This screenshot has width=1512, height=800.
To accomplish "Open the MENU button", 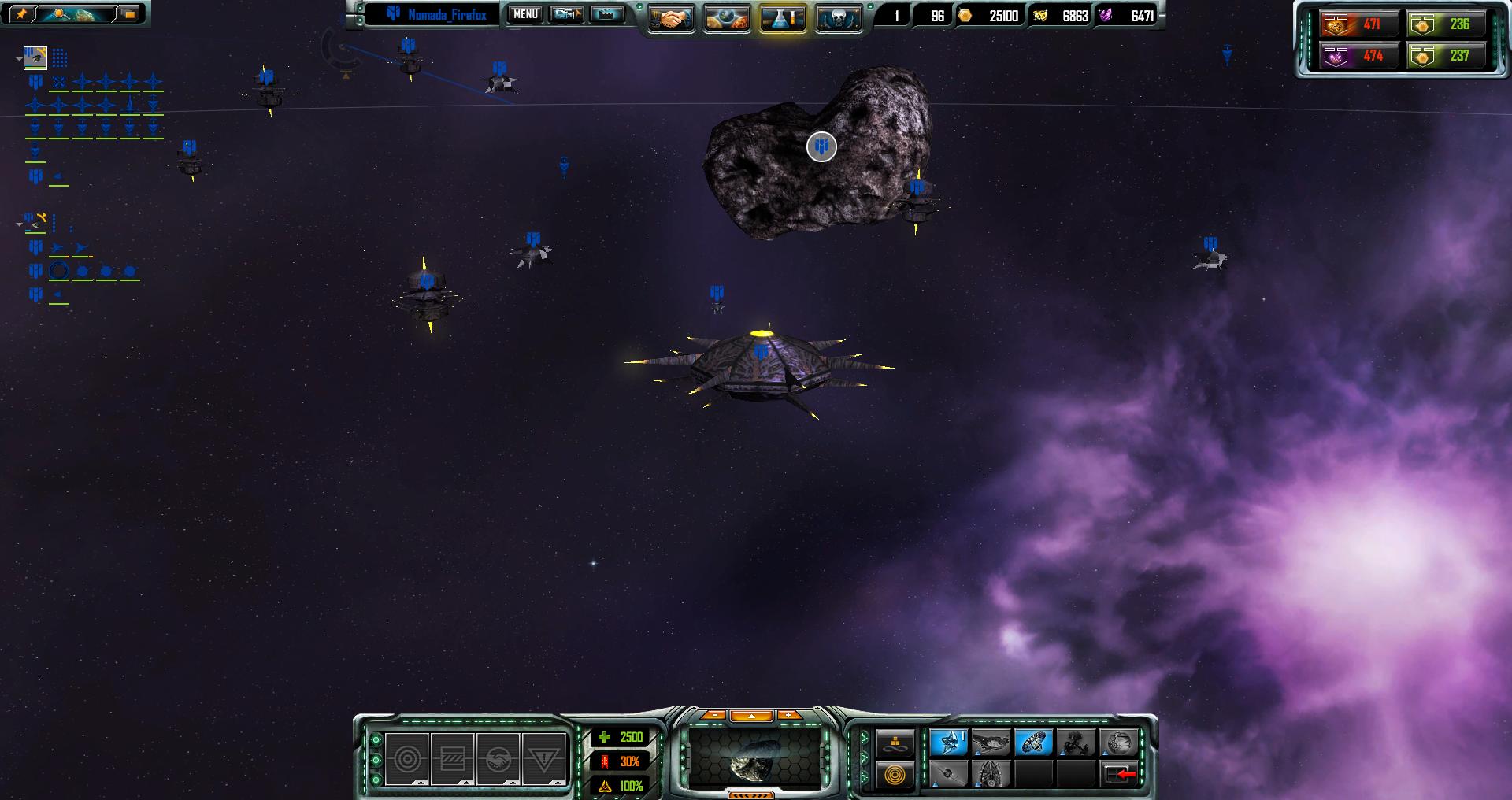I will click(x=525, y=14).
